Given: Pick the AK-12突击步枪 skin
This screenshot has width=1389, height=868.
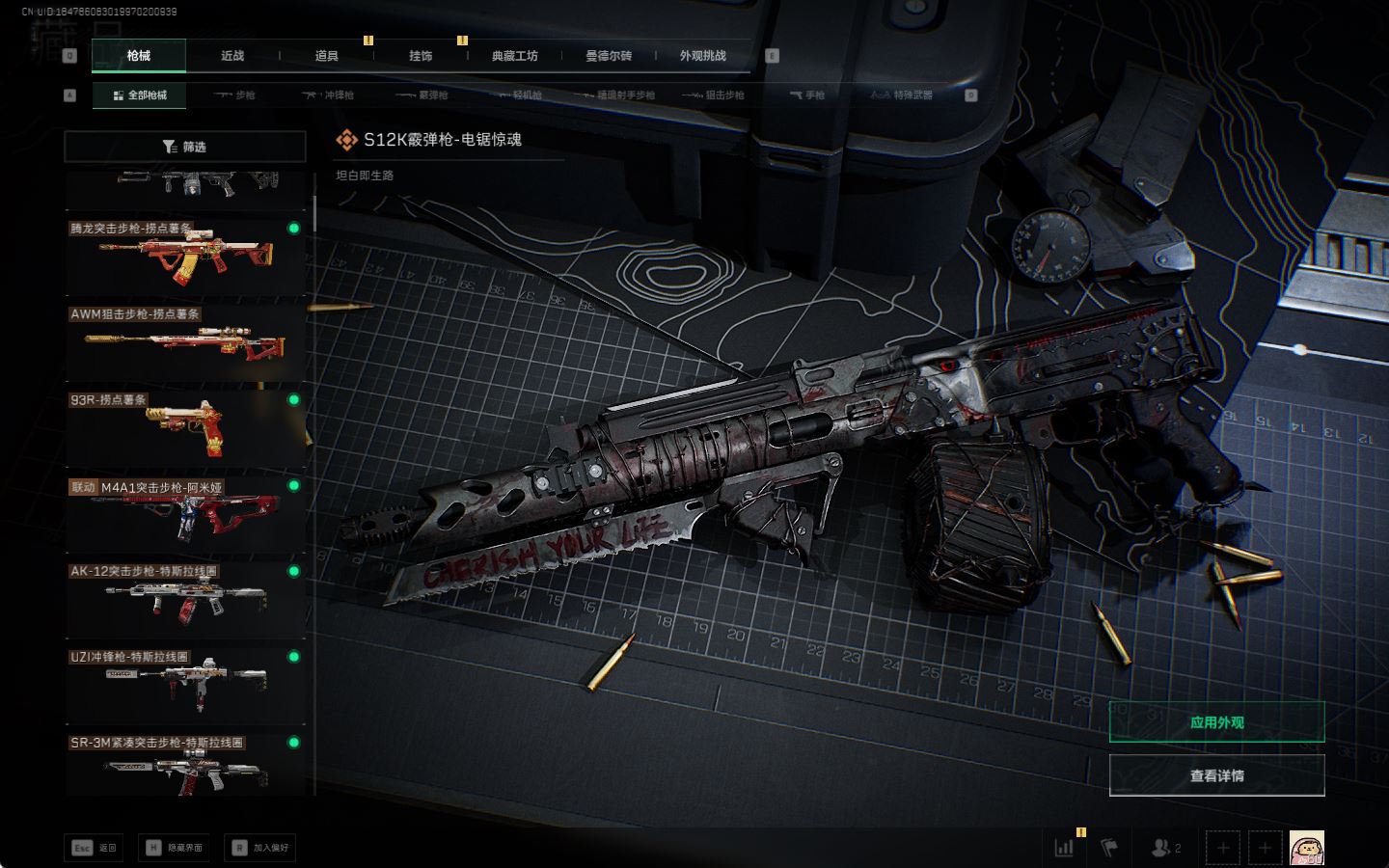Looking at the screenshot, I should 184,599.
